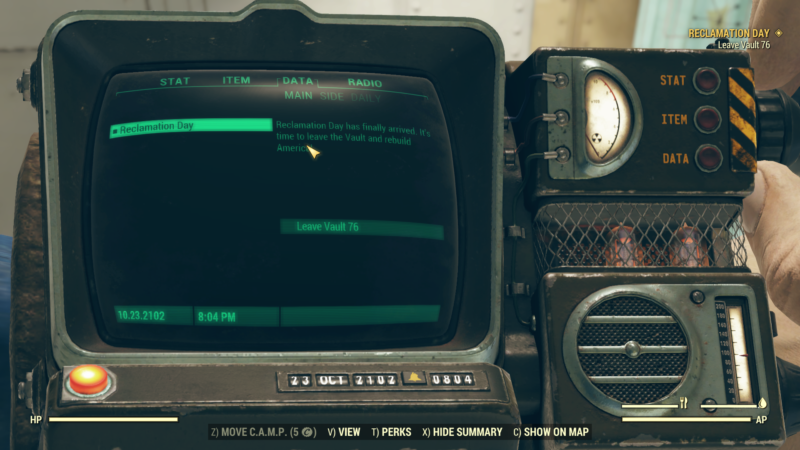The height and width of the screenshot is (450, 800).
Task: Select the Reclamation Day quest entry
Action: pyautogui.click(x=190, y=126)
